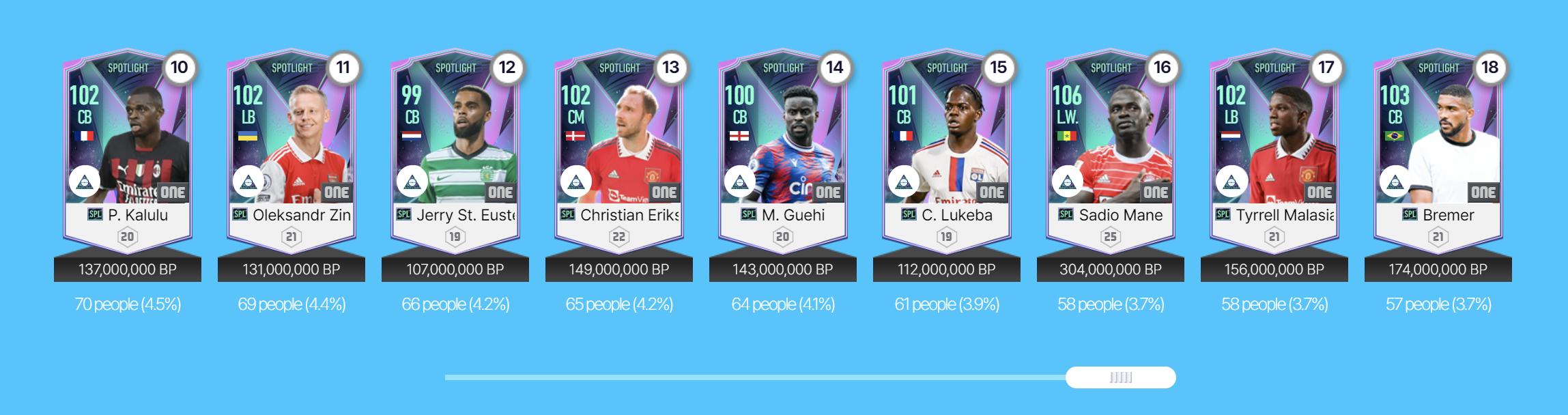Screen dimensions: 1568x415
Task: Open the Oleksandr Zinchenko player card
Action: 291,152
